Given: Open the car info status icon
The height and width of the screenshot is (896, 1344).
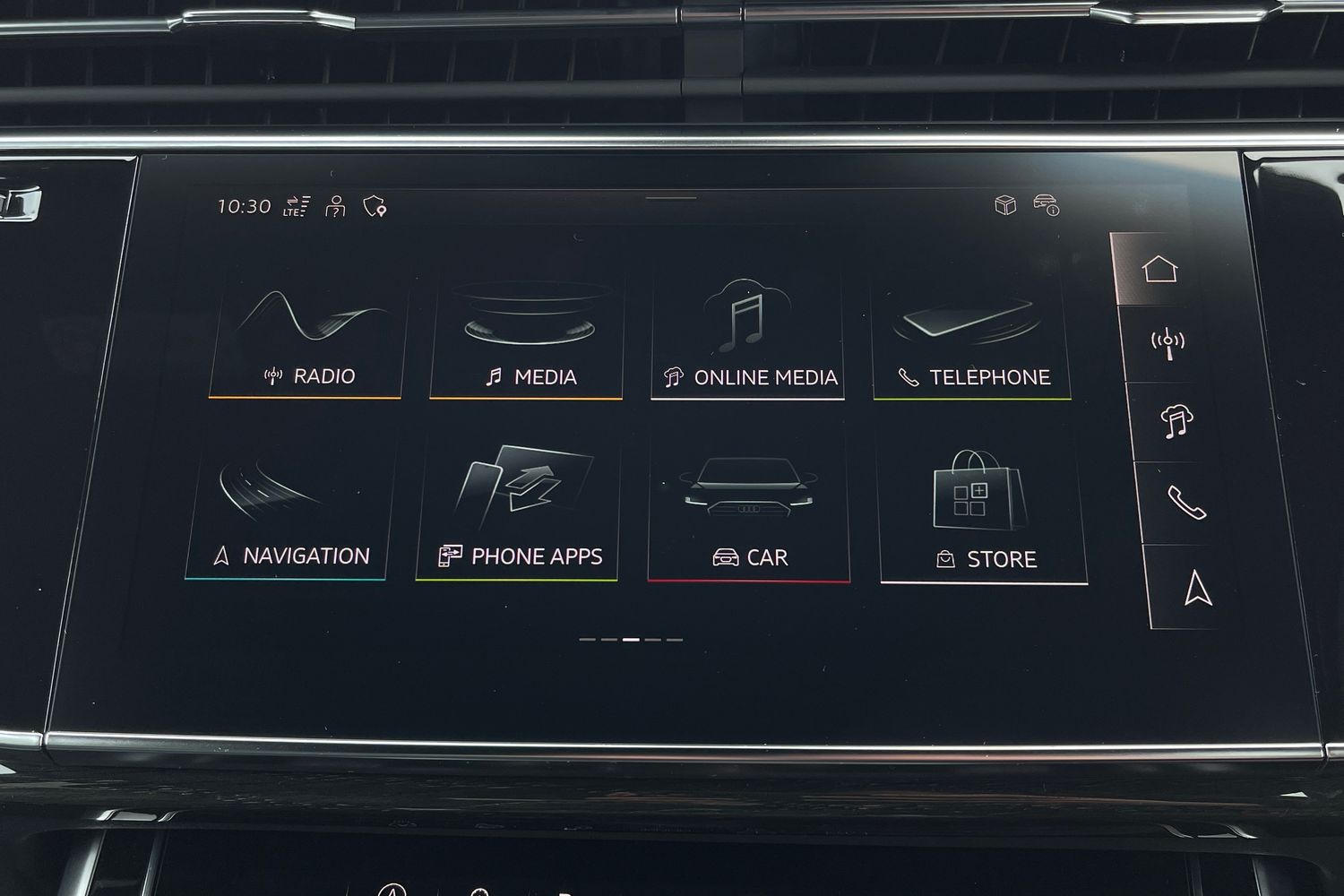Looking at the screenshot, I should pyautogui.click(x=1046, y=205).
